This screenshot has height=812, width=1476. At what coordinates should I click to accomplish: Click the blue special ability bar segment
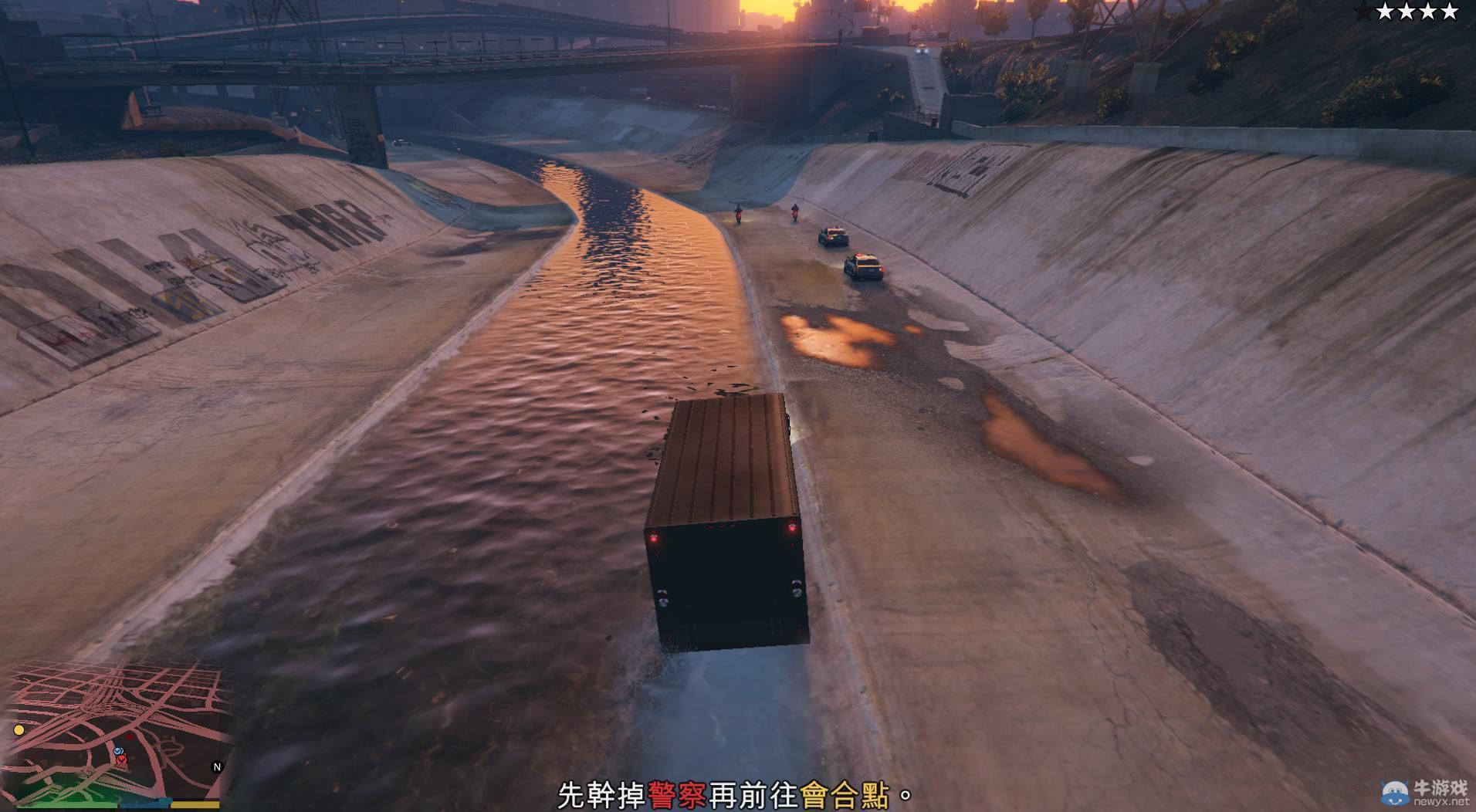point(147,804)
